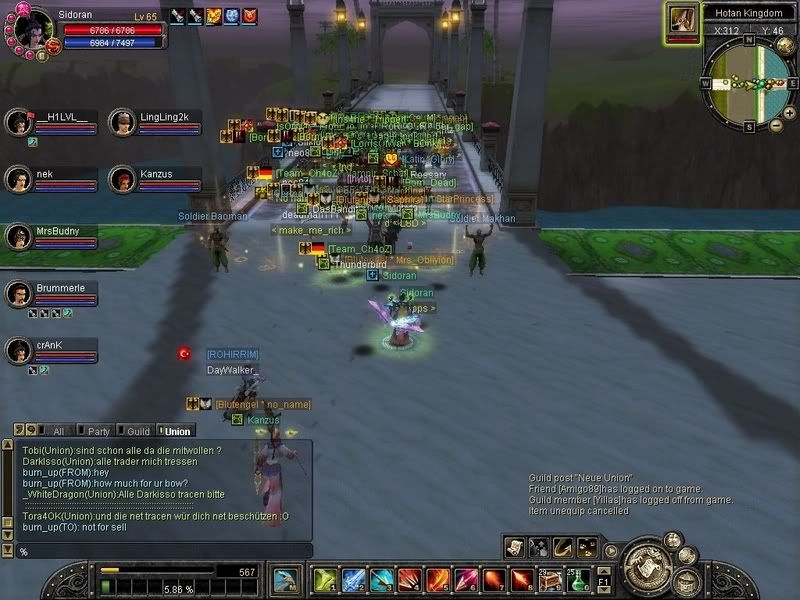
Task: Zoom out the minimap with minus button
Action: pyautogui.click(x=777, y=125)
